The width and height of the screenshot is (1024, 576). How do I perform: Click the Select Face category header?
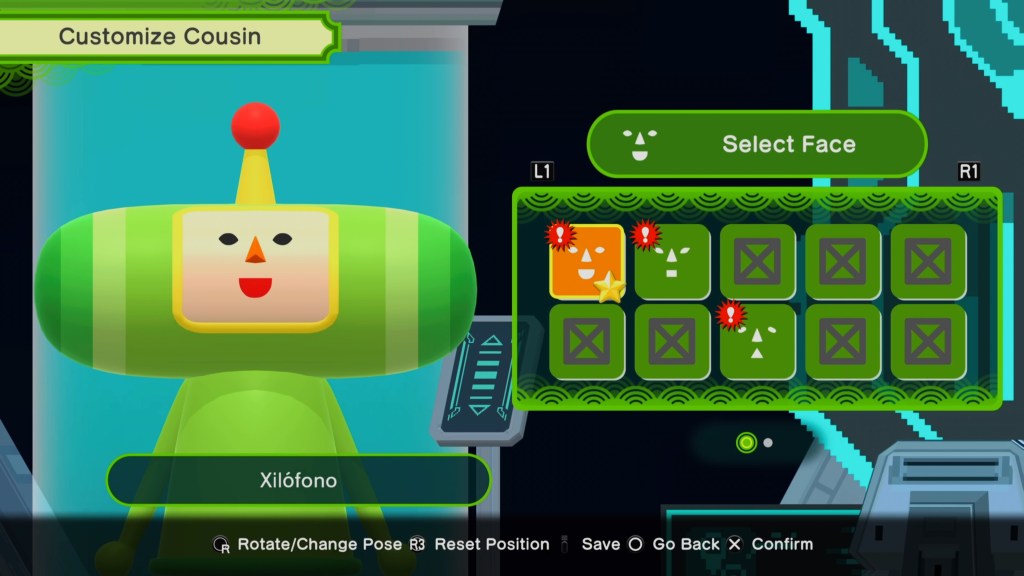point(757,144)
